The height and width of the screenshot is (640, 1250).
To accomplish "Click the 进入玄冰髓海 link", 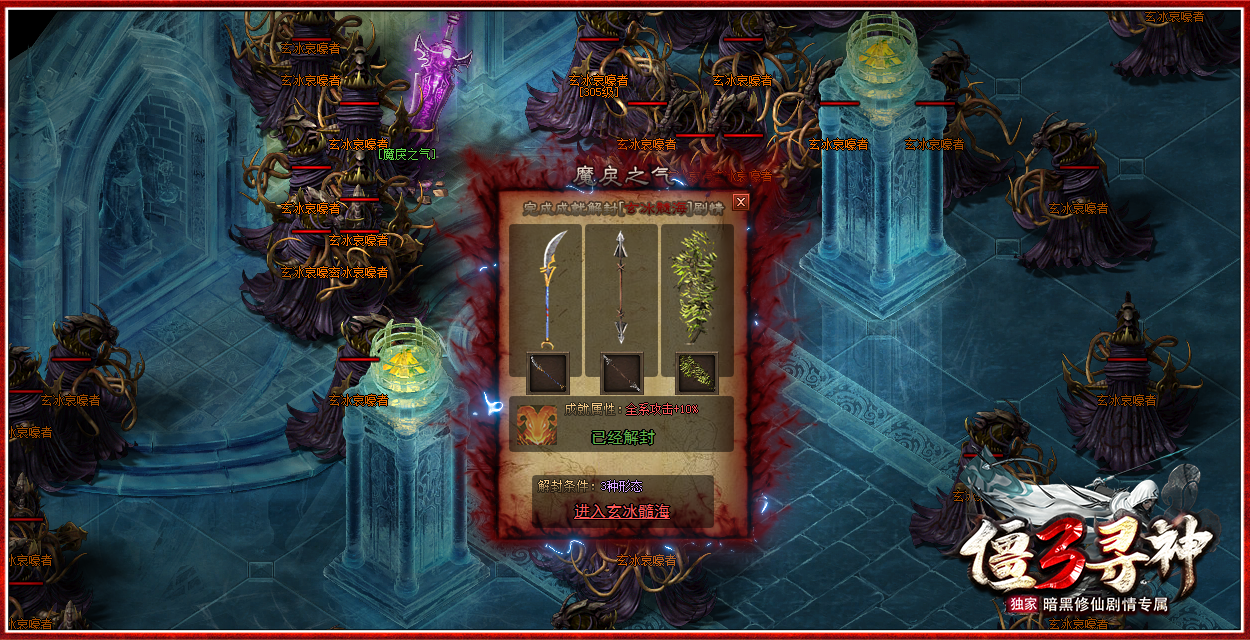I will 621,511.
